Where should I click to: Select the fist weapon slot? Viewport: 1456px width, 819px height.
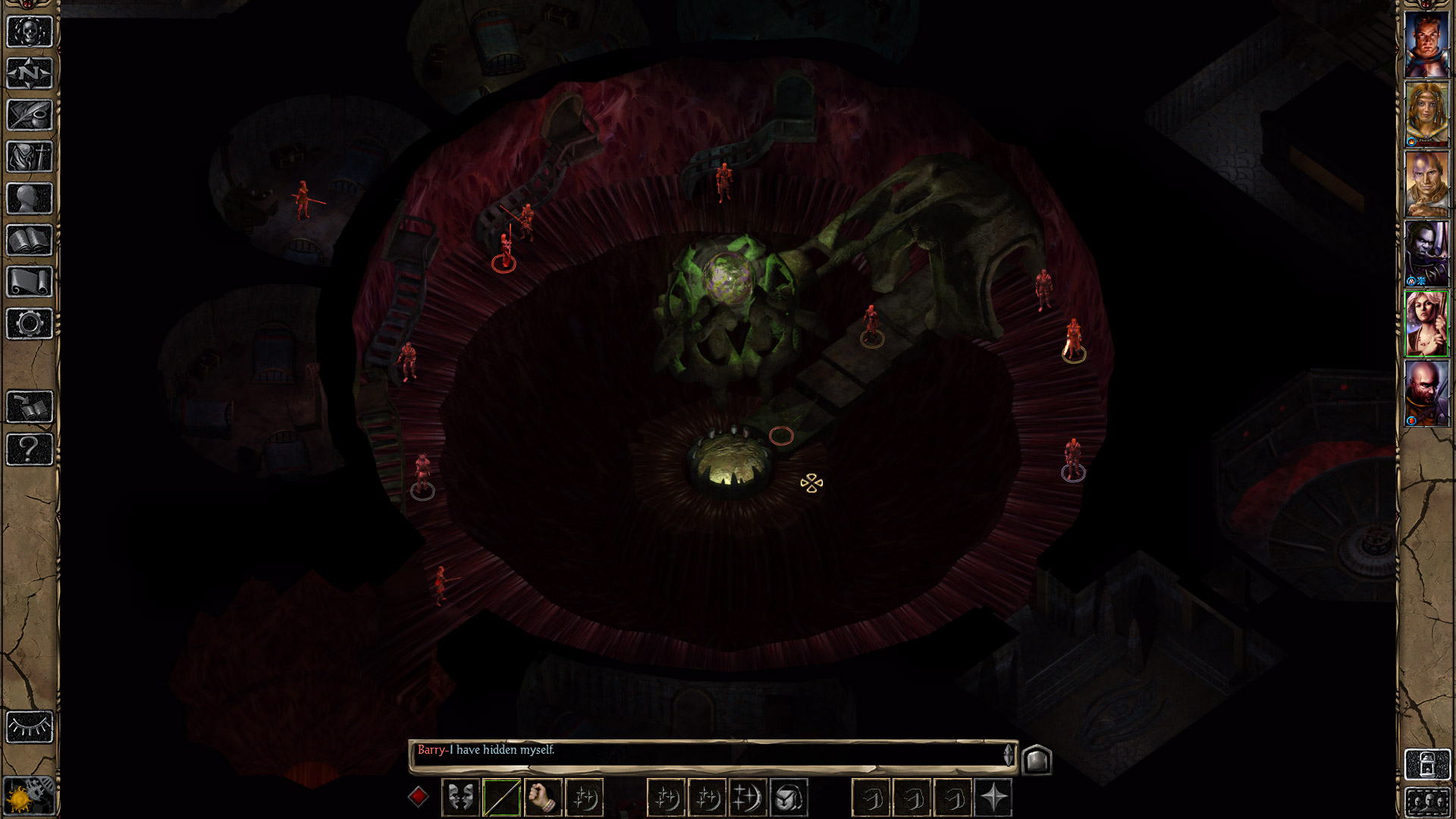click(x=542, y=797)
